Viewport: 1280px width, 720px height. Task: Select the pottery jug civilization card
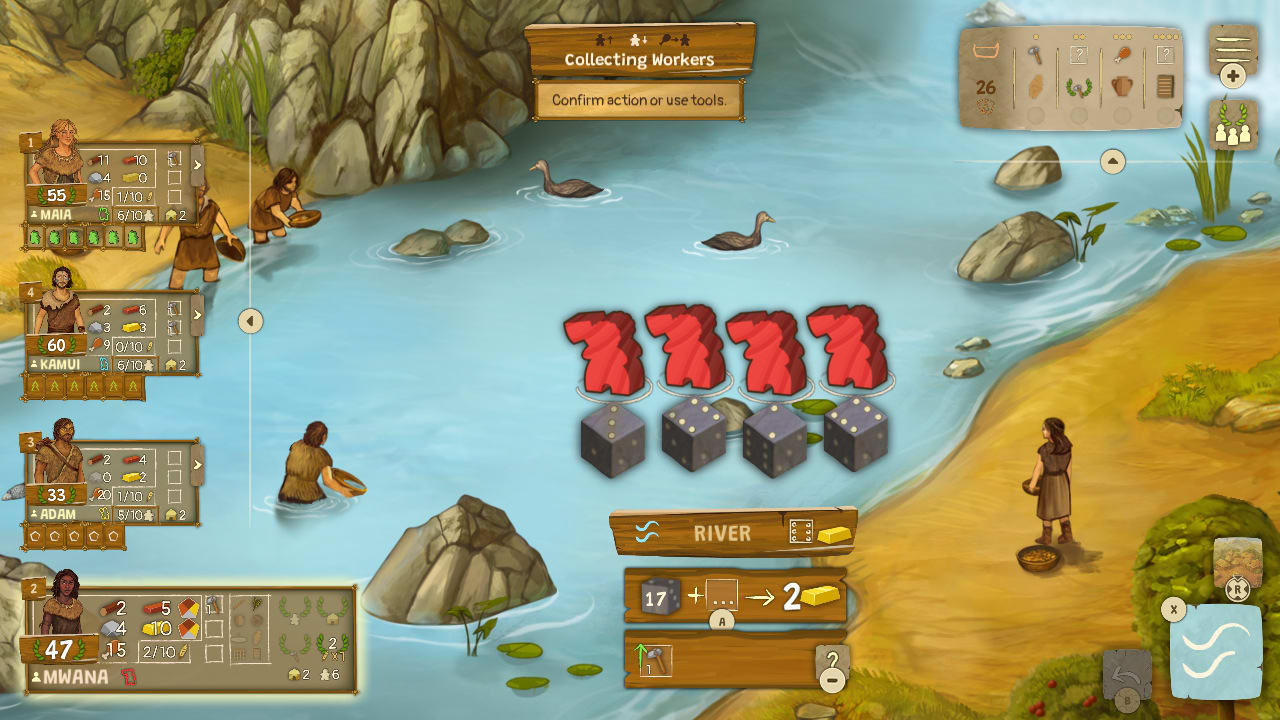pyautogui.click(x=1121, y=85)
